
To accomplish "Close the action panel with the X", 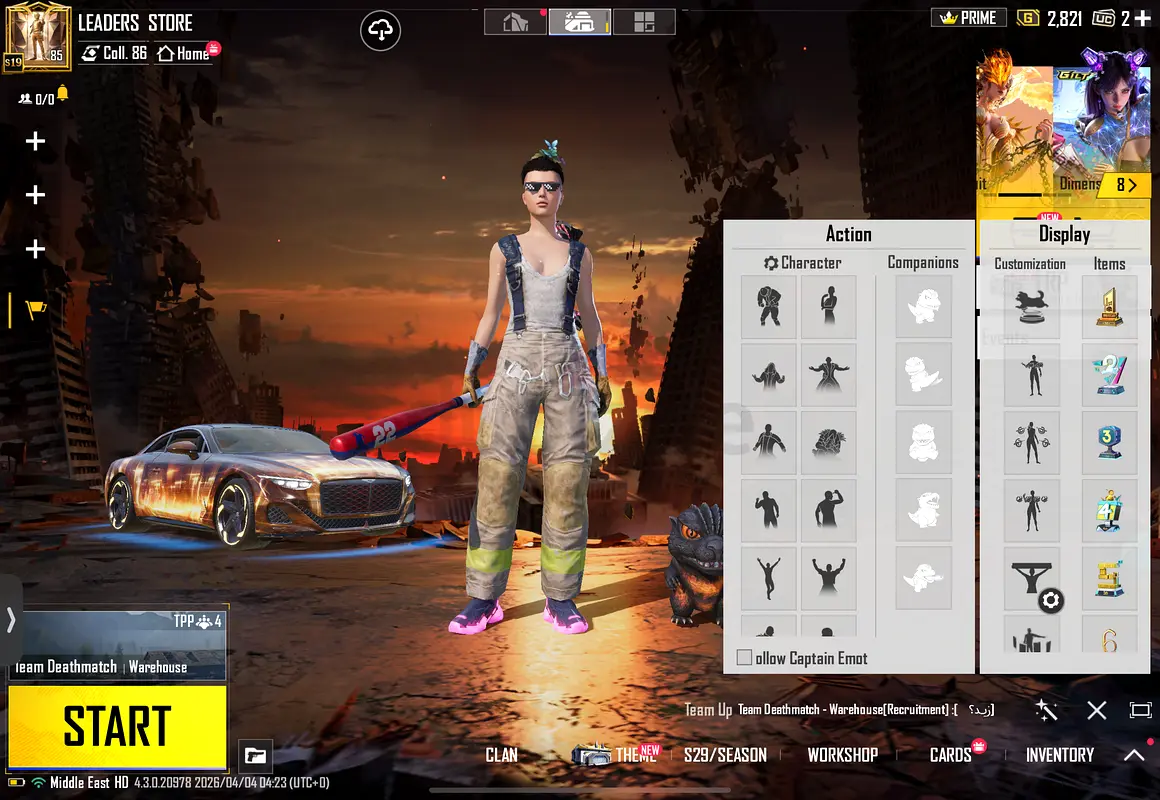I will point(1097,710).
